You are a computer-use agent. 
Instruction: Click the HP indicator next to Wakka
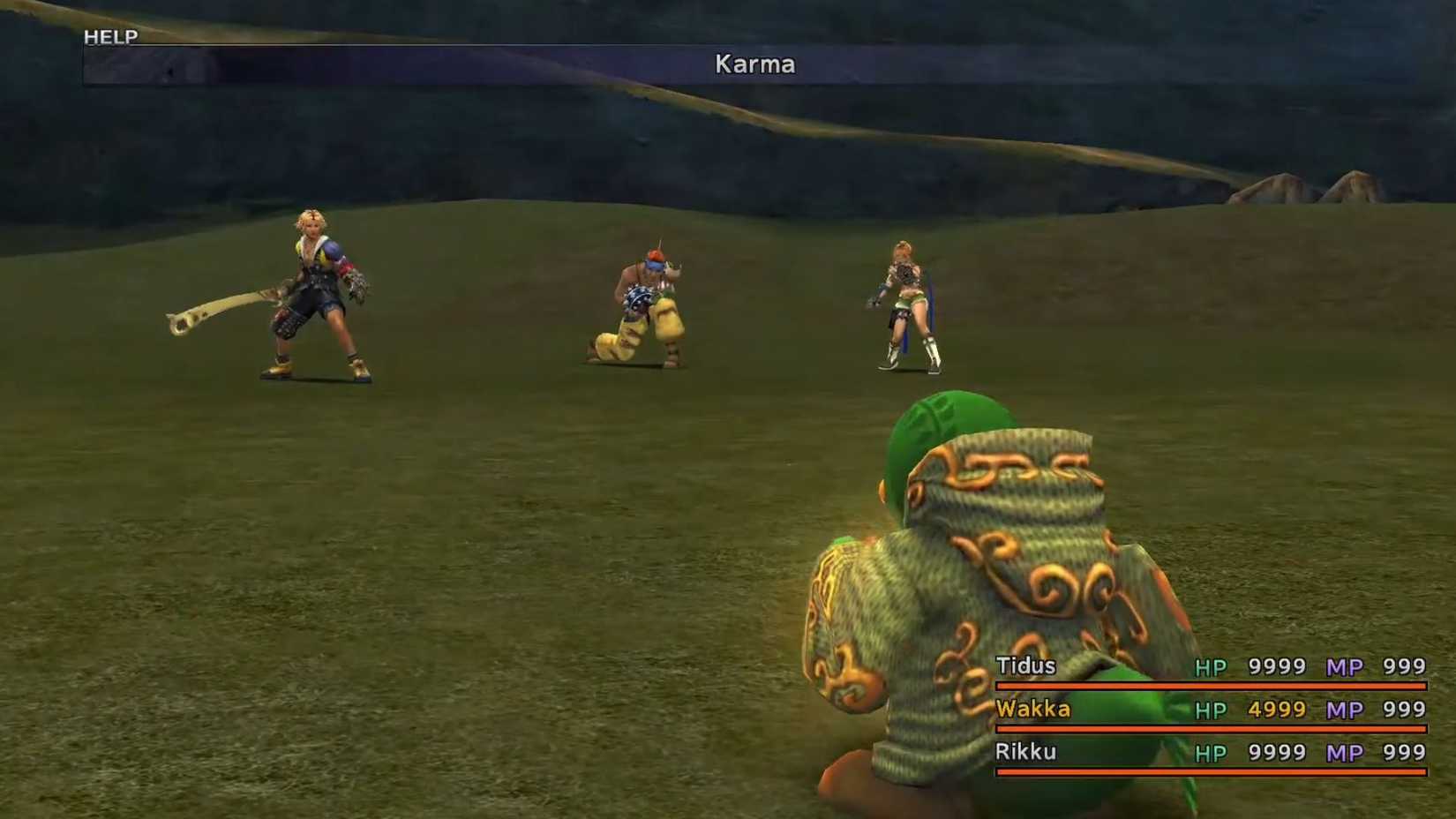pos(1212,710)
